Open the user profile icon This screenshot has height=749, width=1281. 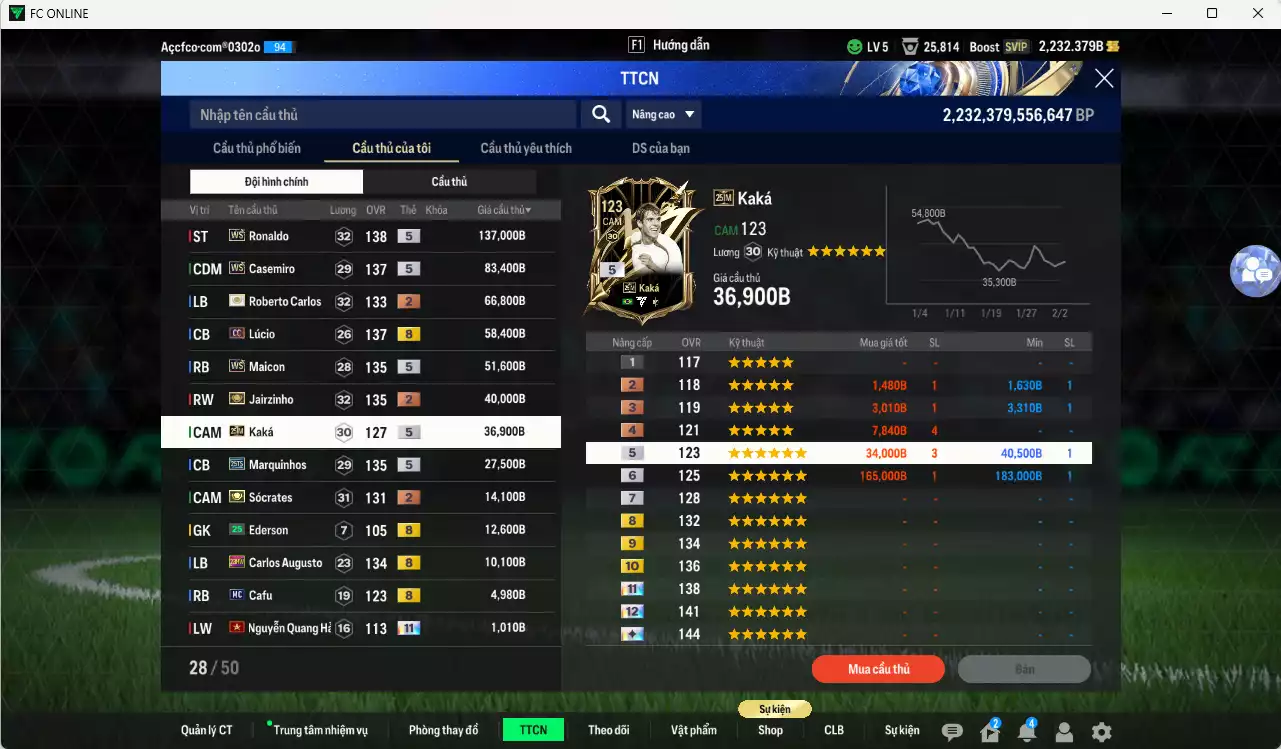click(x=1062, y=730)
